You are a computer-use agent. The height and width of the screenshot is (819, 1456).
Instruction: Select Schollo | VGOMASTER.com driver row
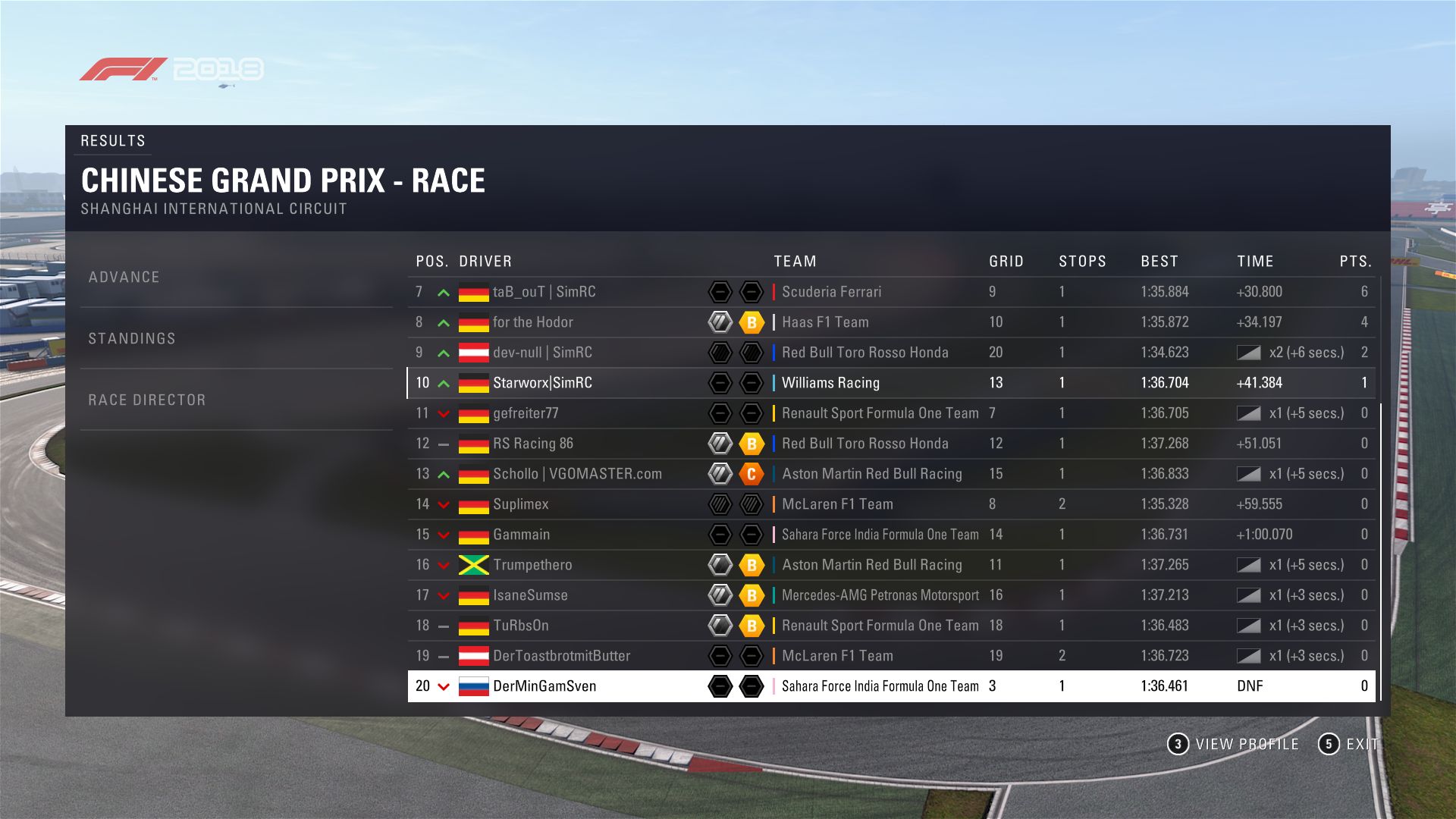pyautogui.click(x=577, y=474)
